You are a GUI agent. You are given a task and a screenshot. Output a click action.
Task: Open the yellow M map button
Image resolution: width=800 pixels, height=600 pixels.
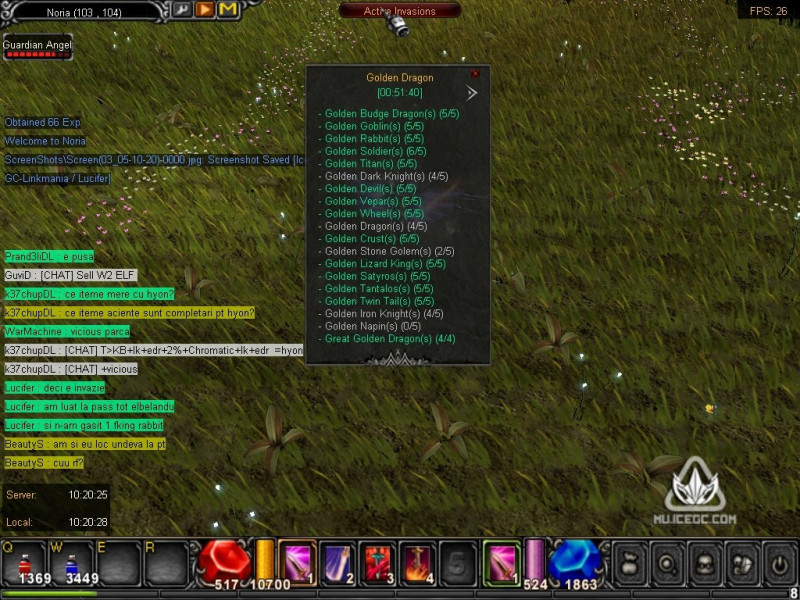coord(228,10)
